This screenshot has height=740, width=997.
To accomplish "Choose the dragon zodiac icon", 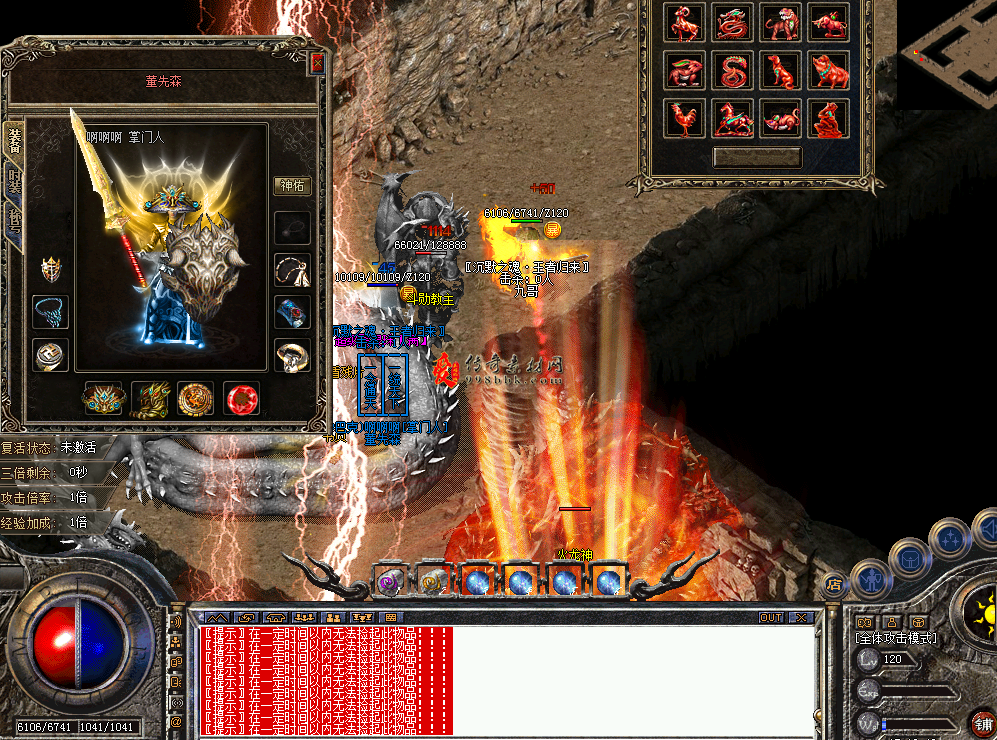I will (732, 24).
